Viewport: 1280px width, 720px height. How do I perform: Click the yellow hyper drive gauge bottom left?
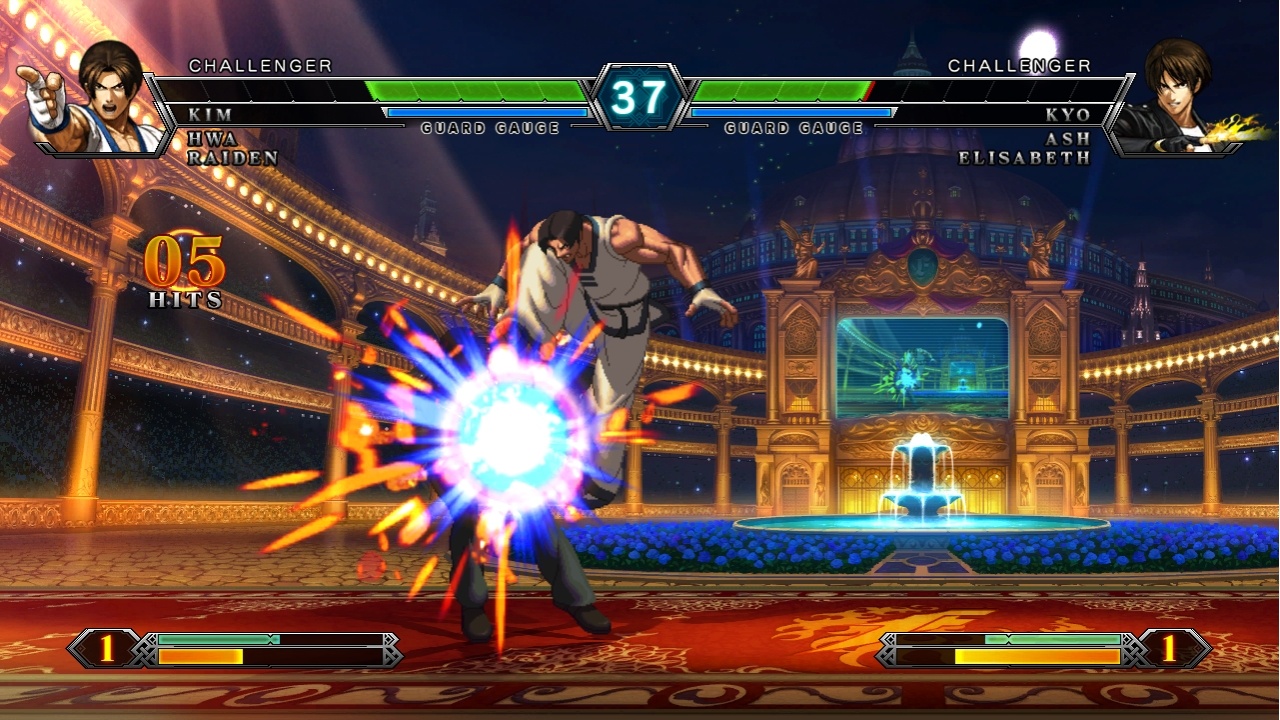coord(200,655)
